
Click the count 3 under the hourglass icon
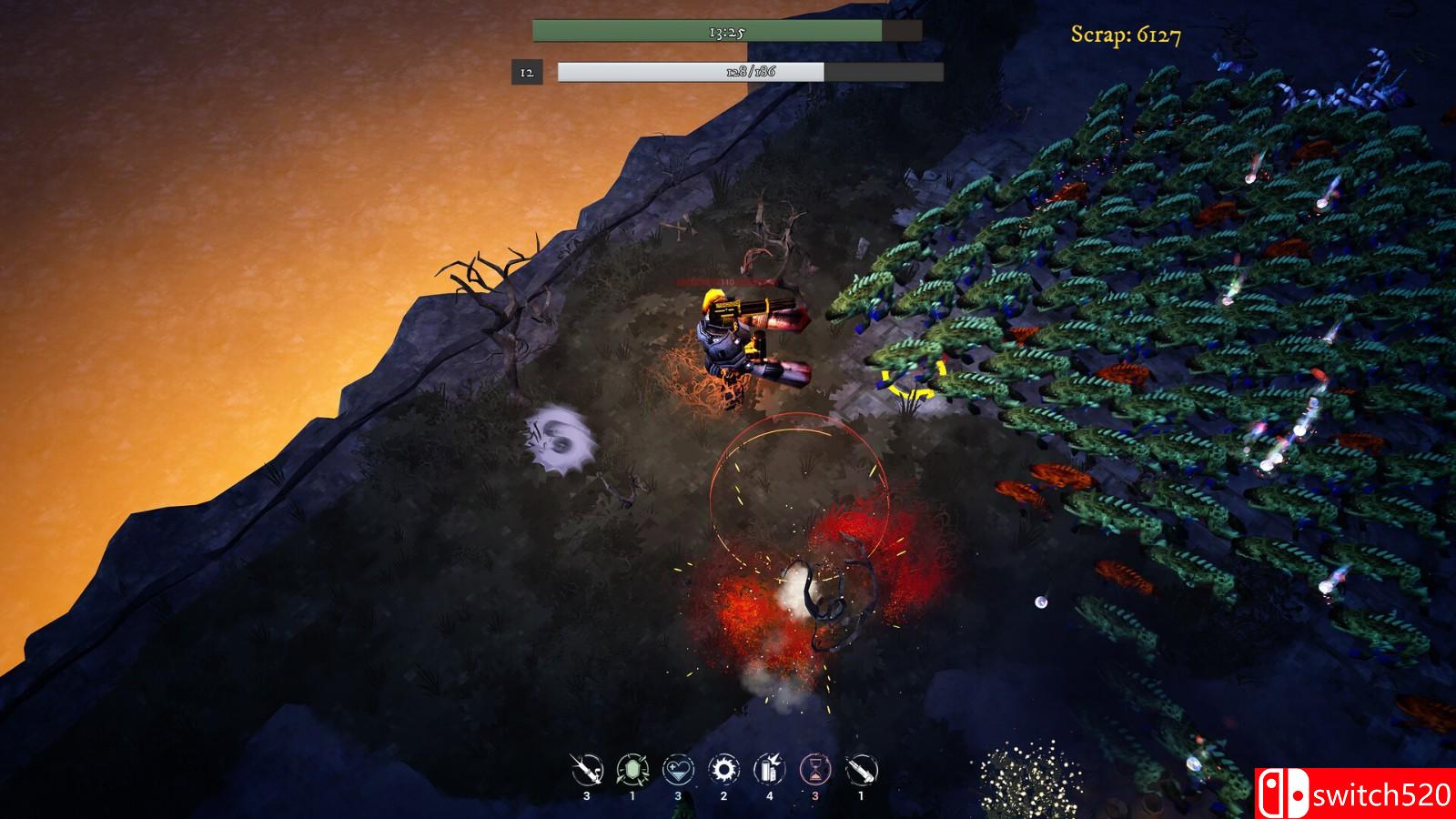(815, 794)
